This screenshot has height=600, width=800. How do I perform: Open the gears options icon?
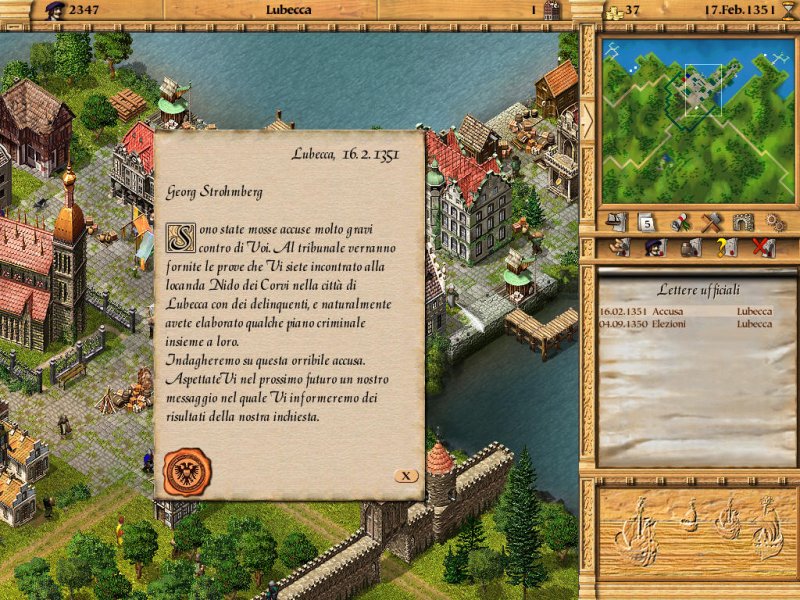[774, 222]
